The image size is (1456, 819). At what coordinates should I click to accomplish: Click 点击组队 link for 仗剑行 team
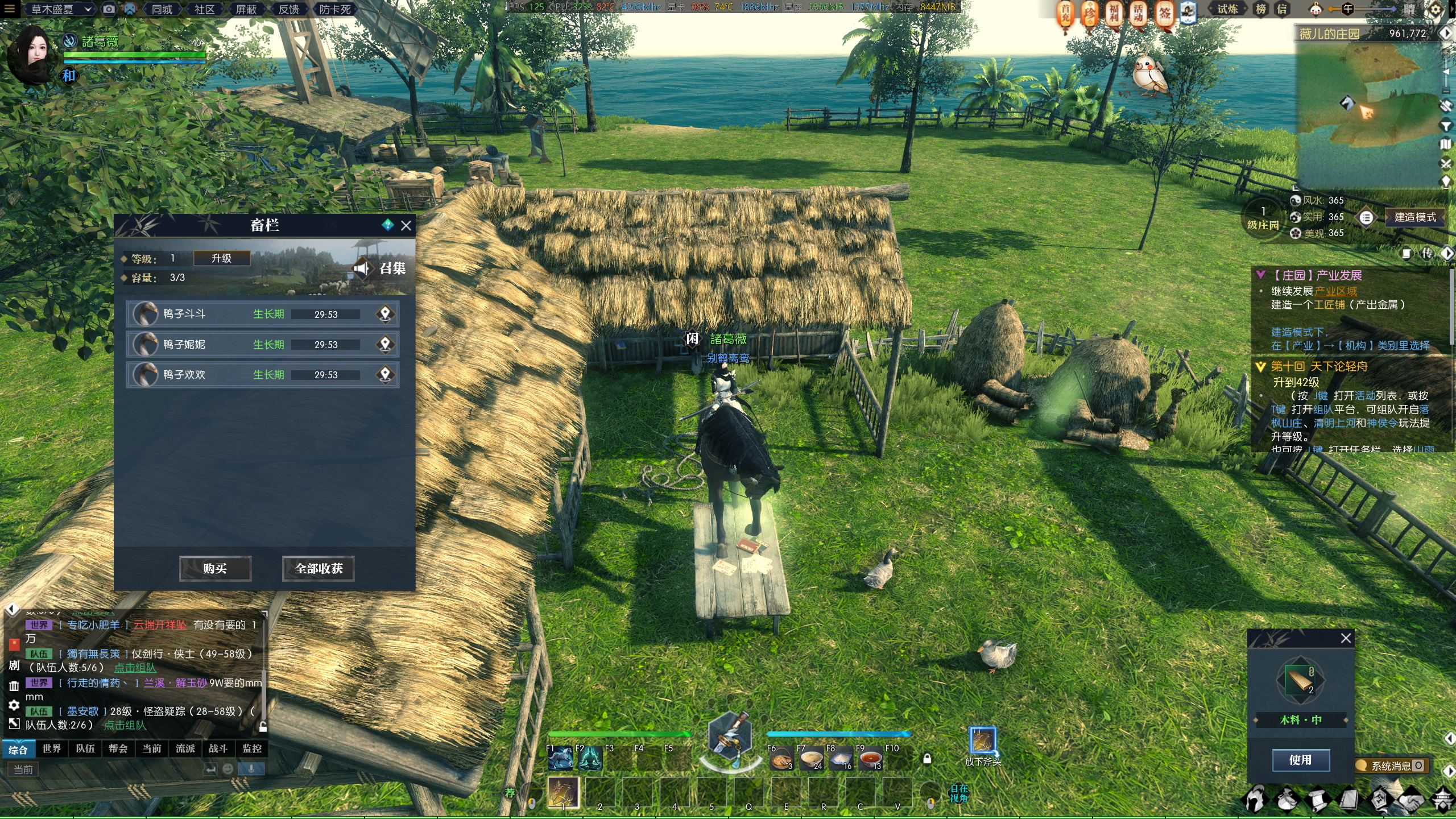click(135, 668)
